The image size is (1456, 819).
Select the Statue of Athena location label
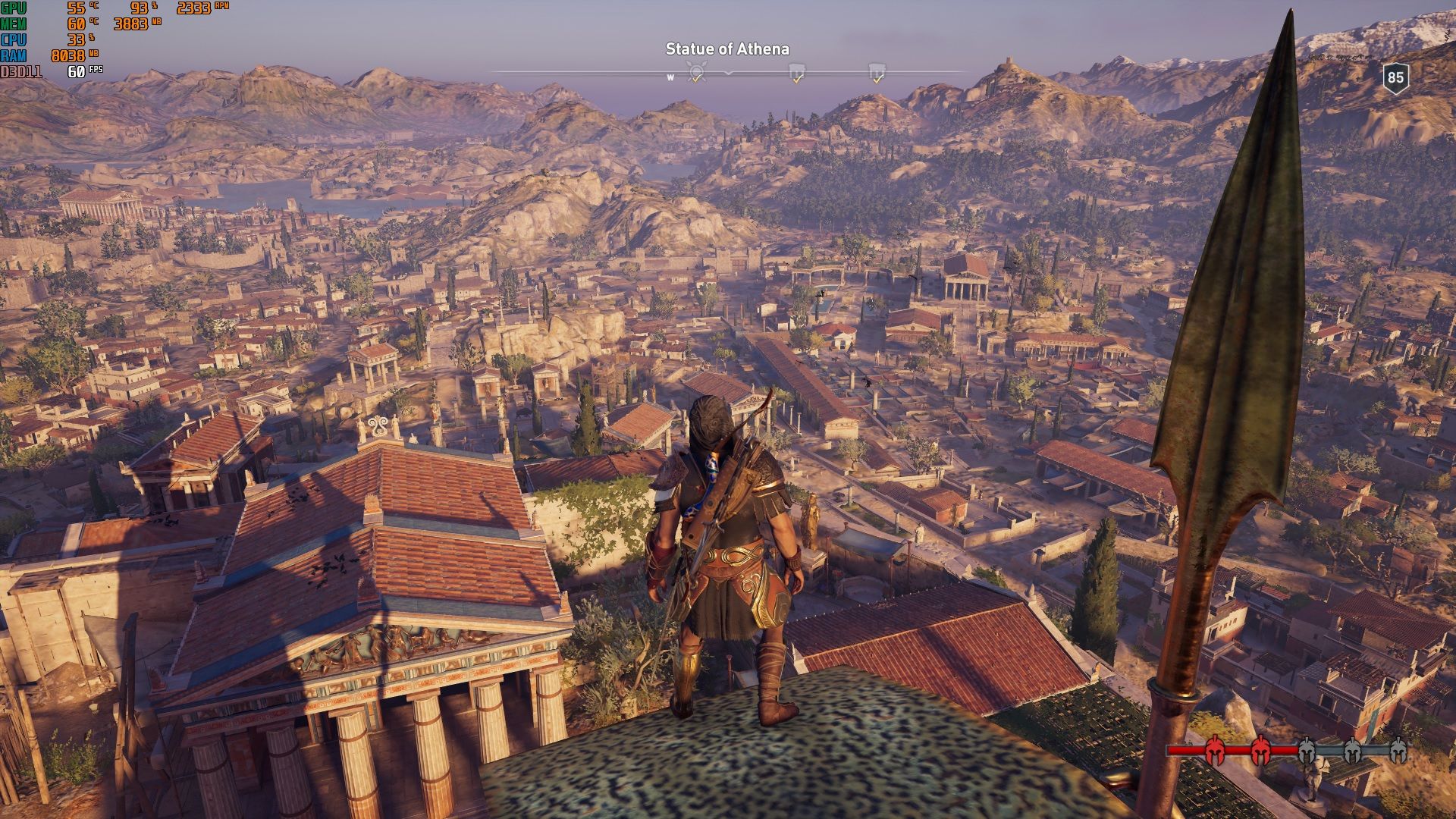[727, 49]
